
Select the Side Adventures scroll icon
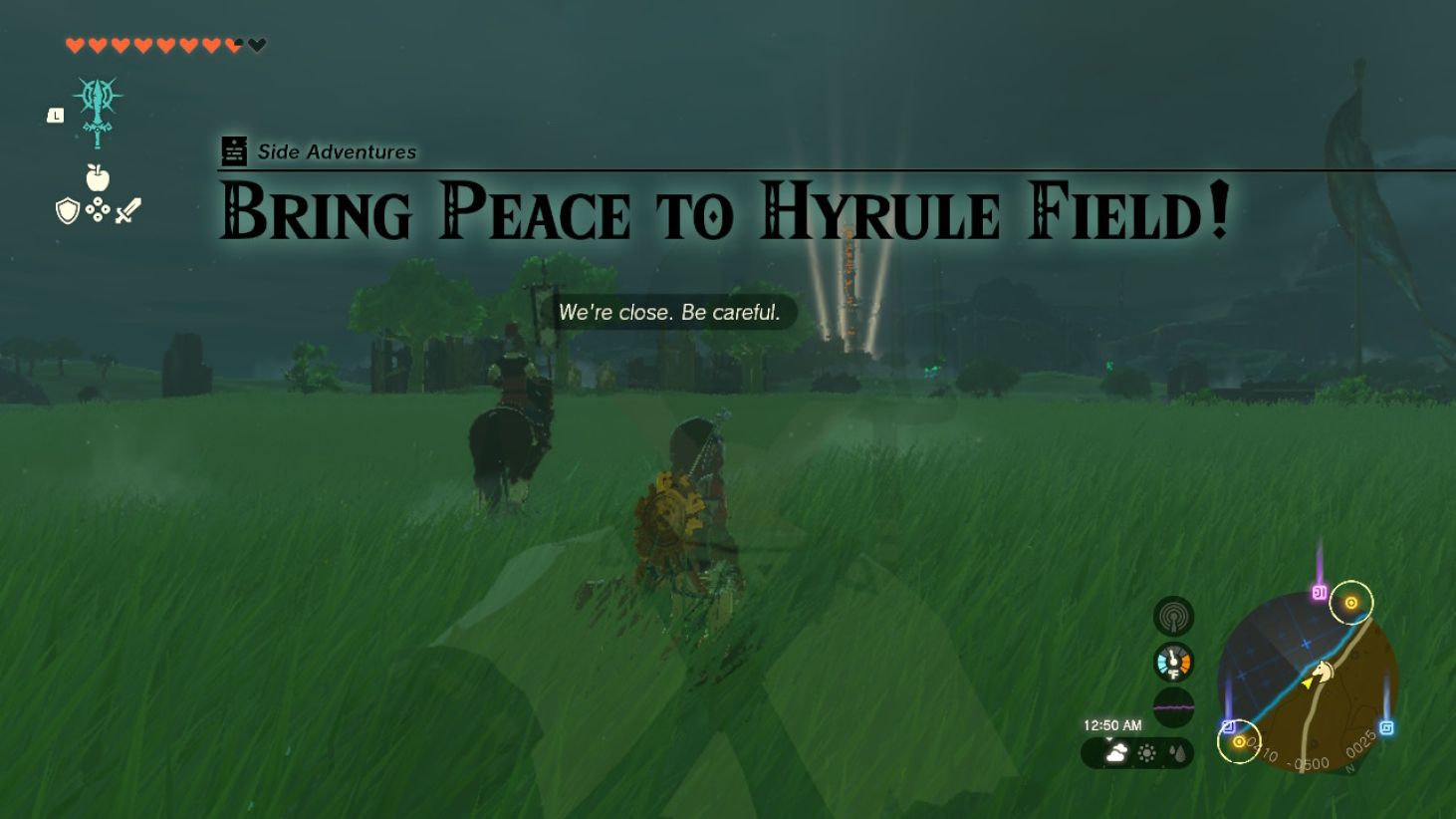pos(234,151)
